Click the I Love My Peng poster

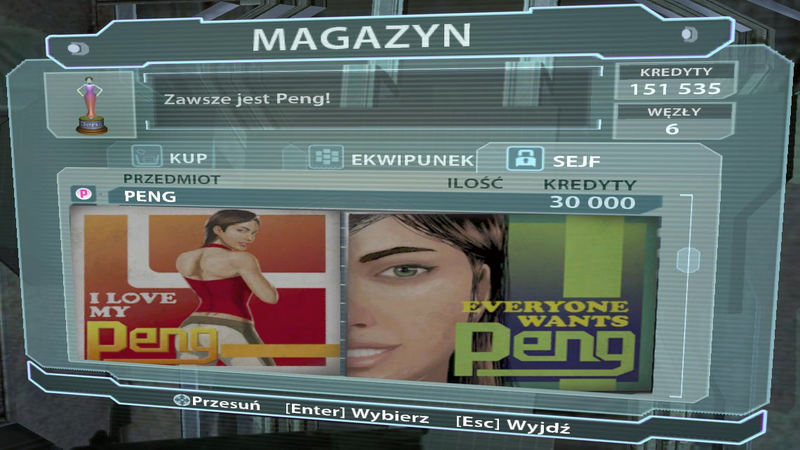207,288
